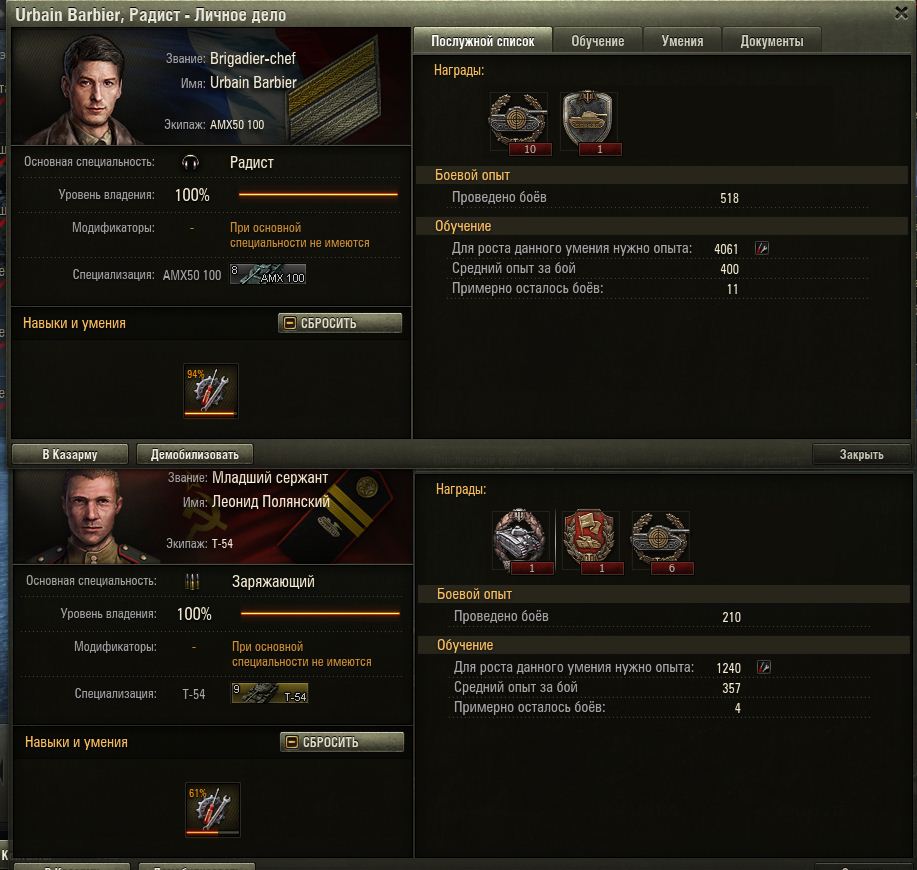The width and height of the screenshot is (917, 870).
Task: Select the Документы tab
Action: [x=771, y=41]
